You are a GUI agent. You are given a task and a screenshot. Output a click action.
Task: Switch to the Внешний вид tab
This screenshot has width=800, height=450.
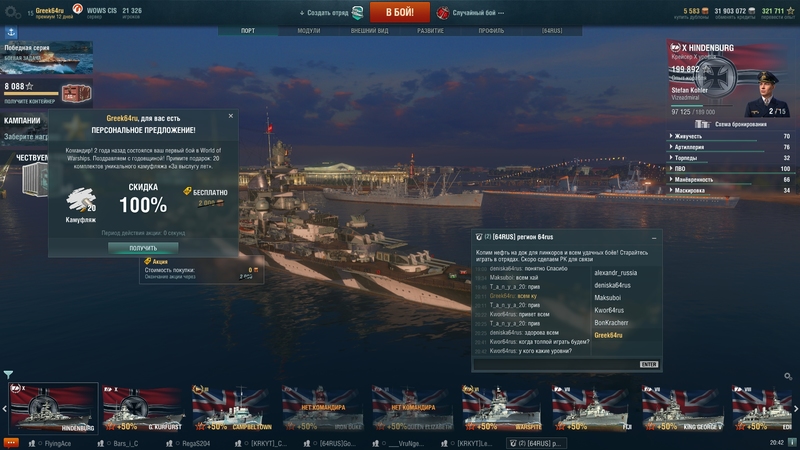tap(369, 31)
